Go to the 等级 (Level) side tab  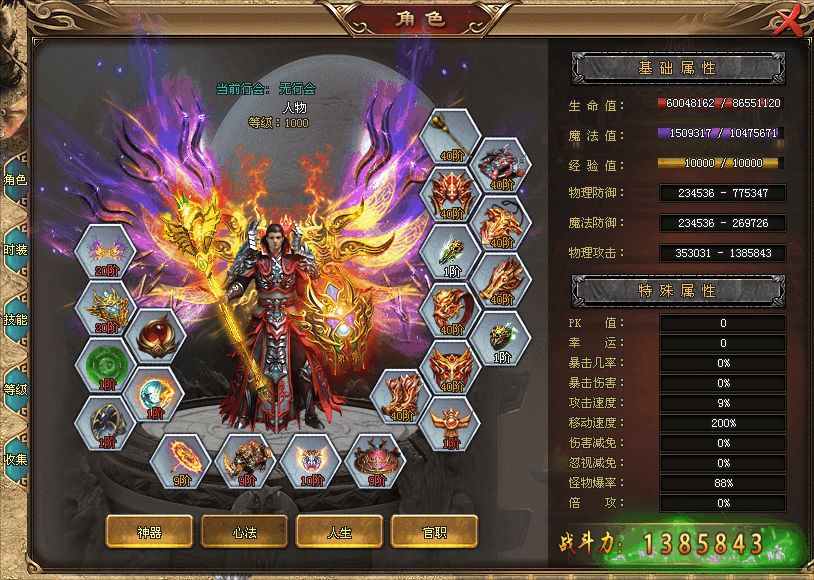[x=15, y=389]
